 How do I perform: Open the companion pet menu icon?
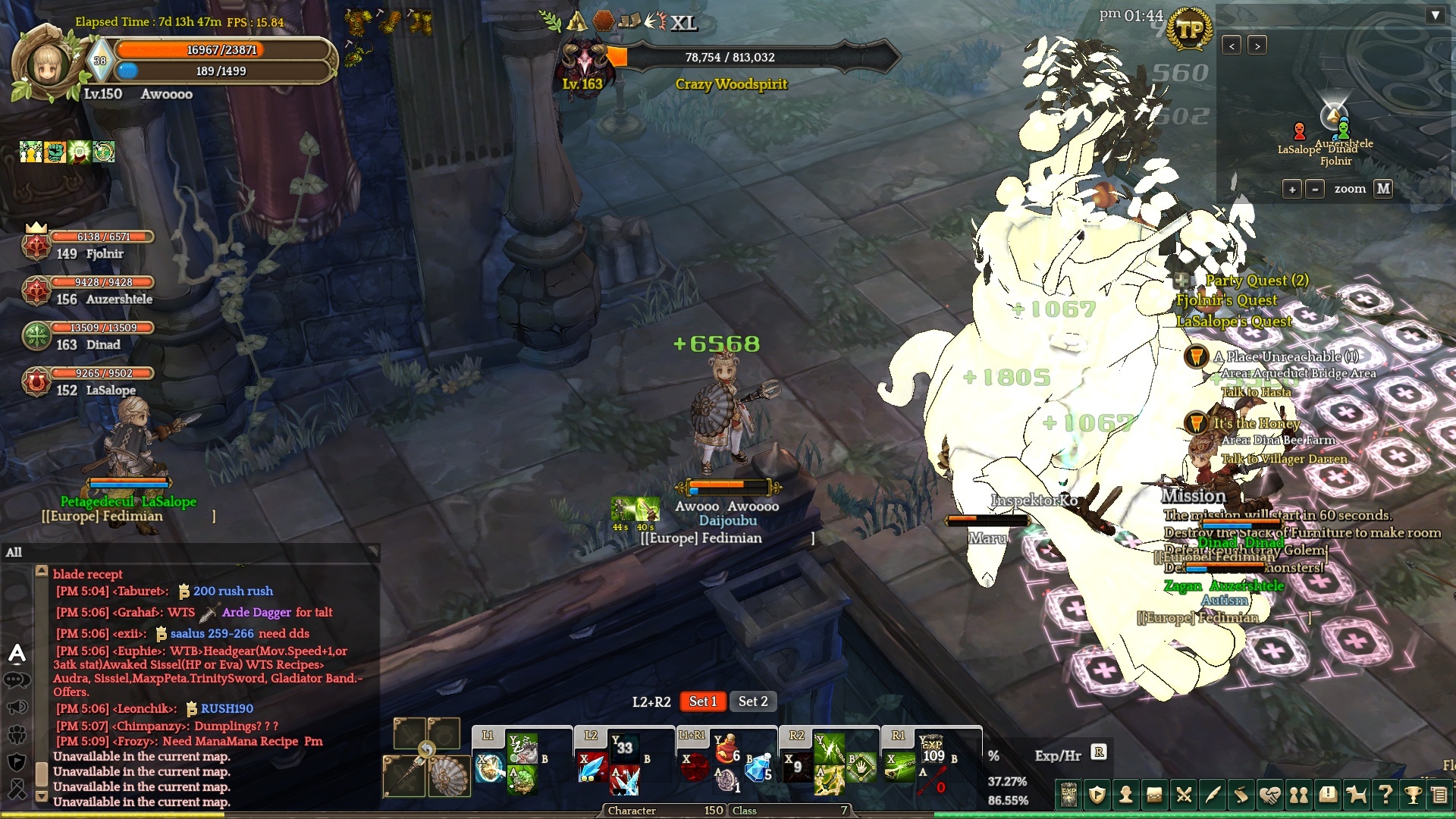pyautogui.click(x=1356, y=795)
